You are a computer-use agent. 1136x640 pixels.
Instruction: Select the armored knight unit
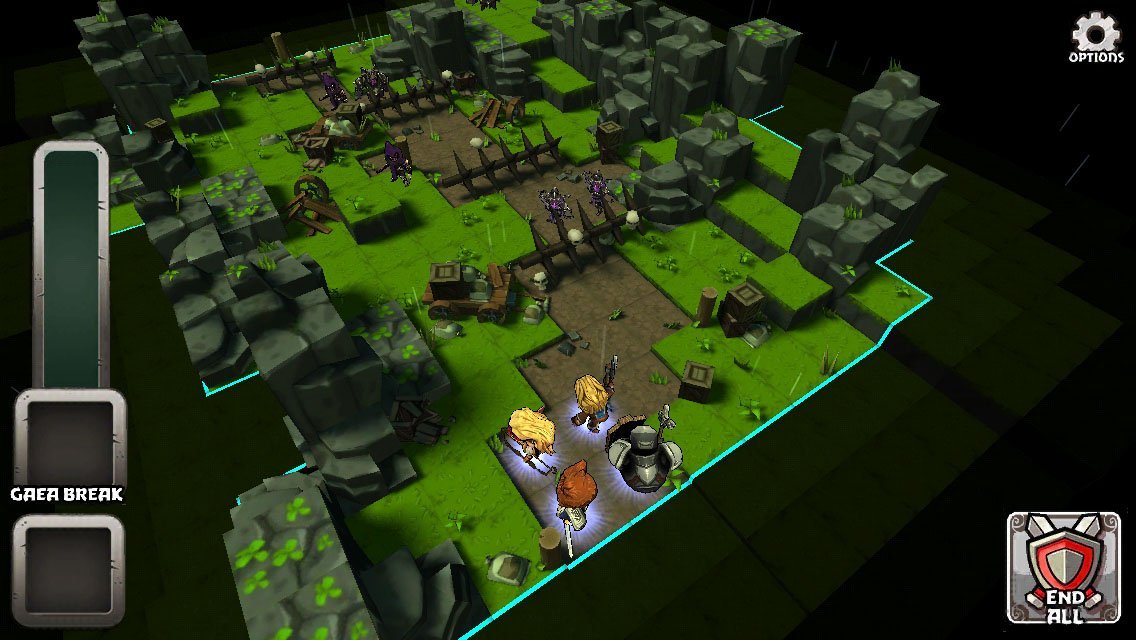(644, 456)
